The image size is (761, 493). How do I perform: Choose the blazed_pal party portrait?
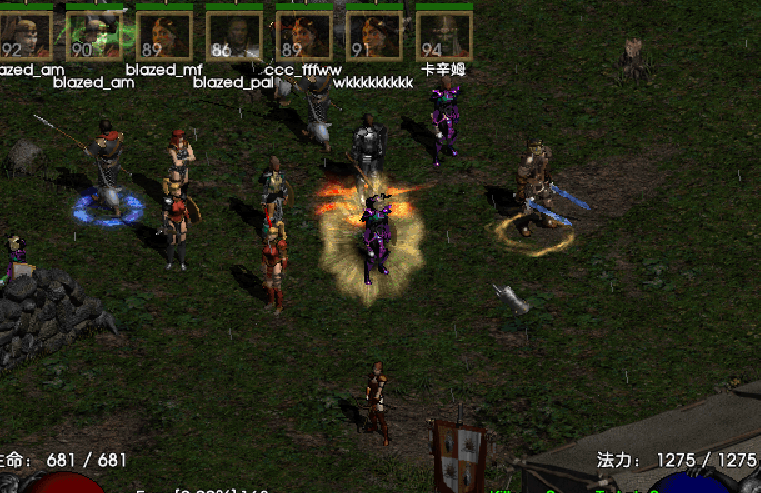click(234, 35)
